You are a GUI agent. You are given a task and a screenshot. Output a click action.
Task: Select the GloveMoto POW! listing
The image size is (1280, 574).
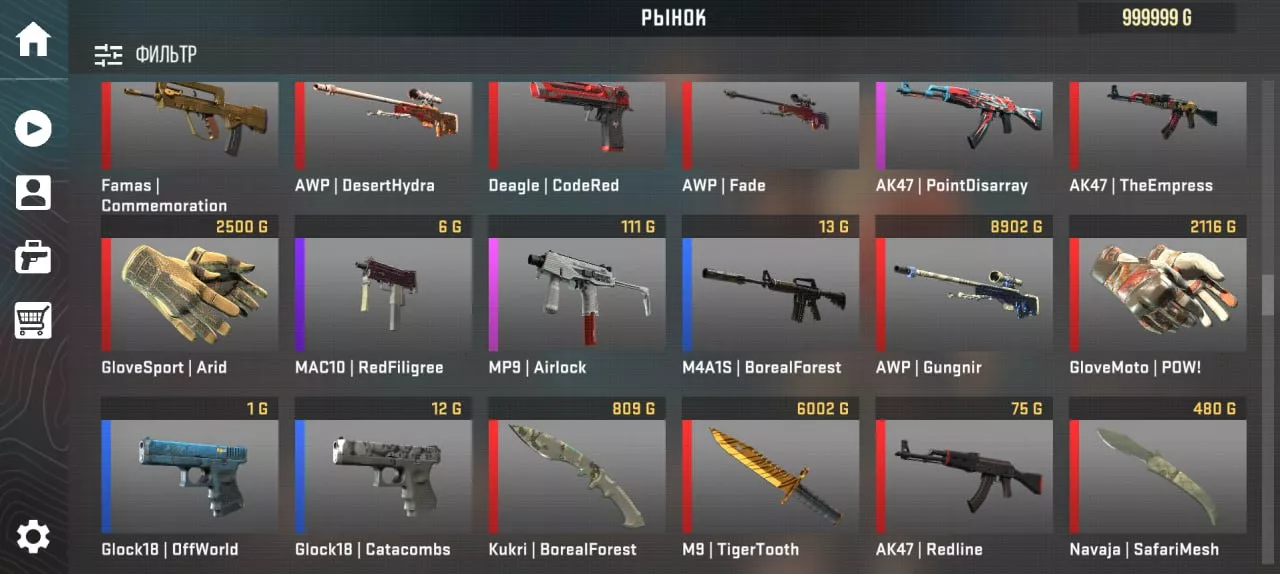1158,295
